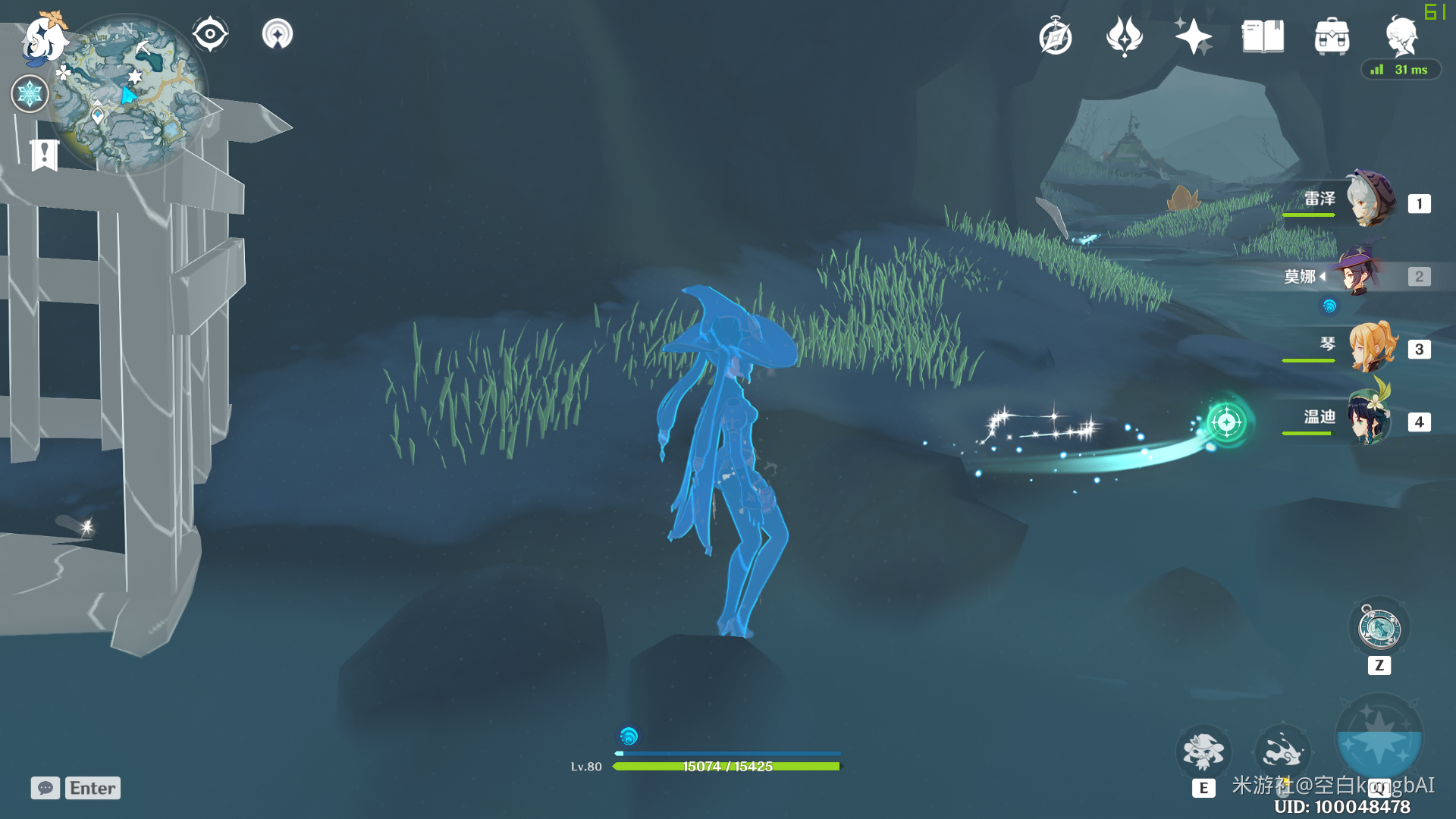Switch to party member 琴
Viewport: 1456px width, 819px height.
(x=1370, y=347)
